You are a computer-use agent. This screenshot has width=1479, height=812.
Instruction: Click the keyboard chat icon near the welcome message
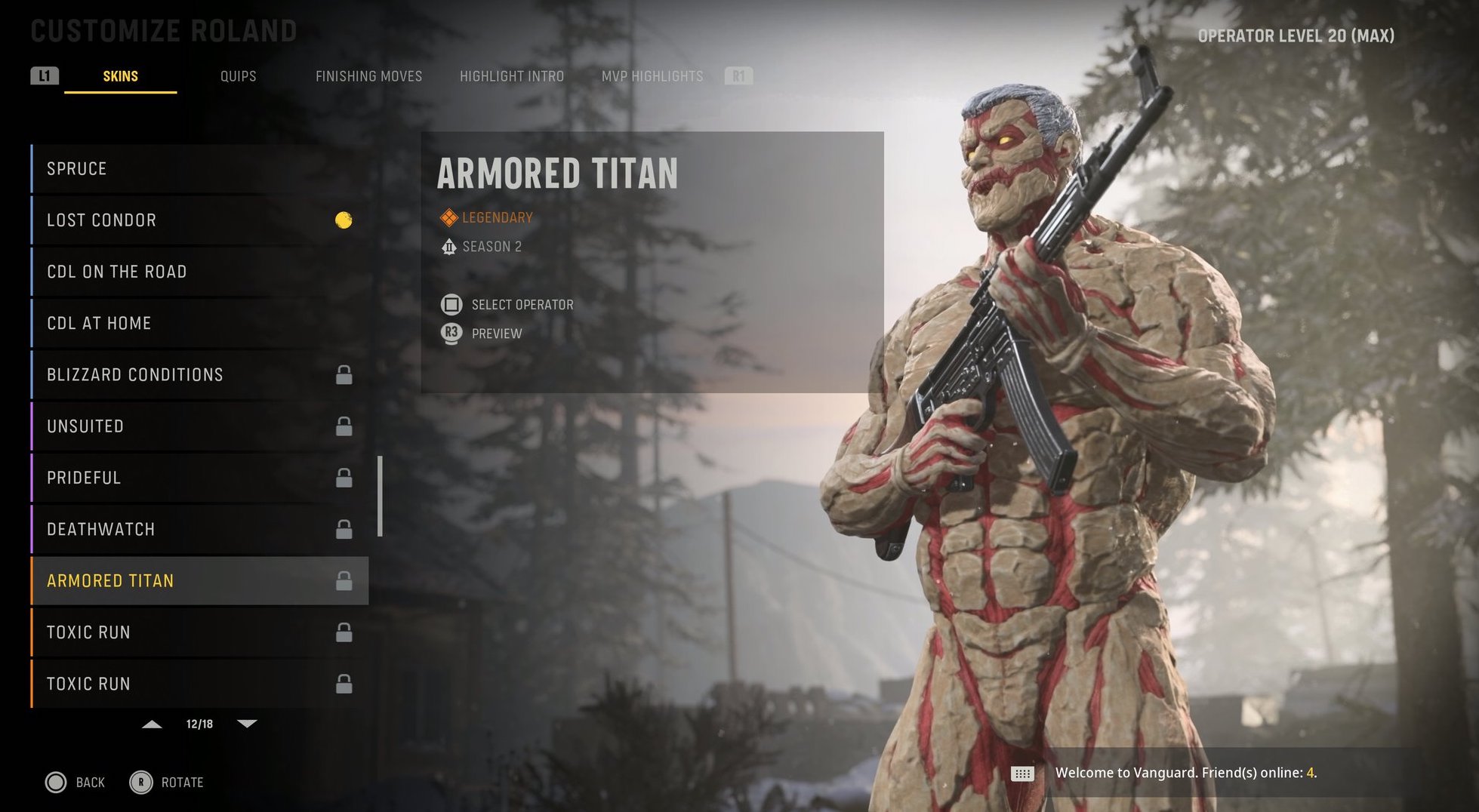[x=1023, y=773]
